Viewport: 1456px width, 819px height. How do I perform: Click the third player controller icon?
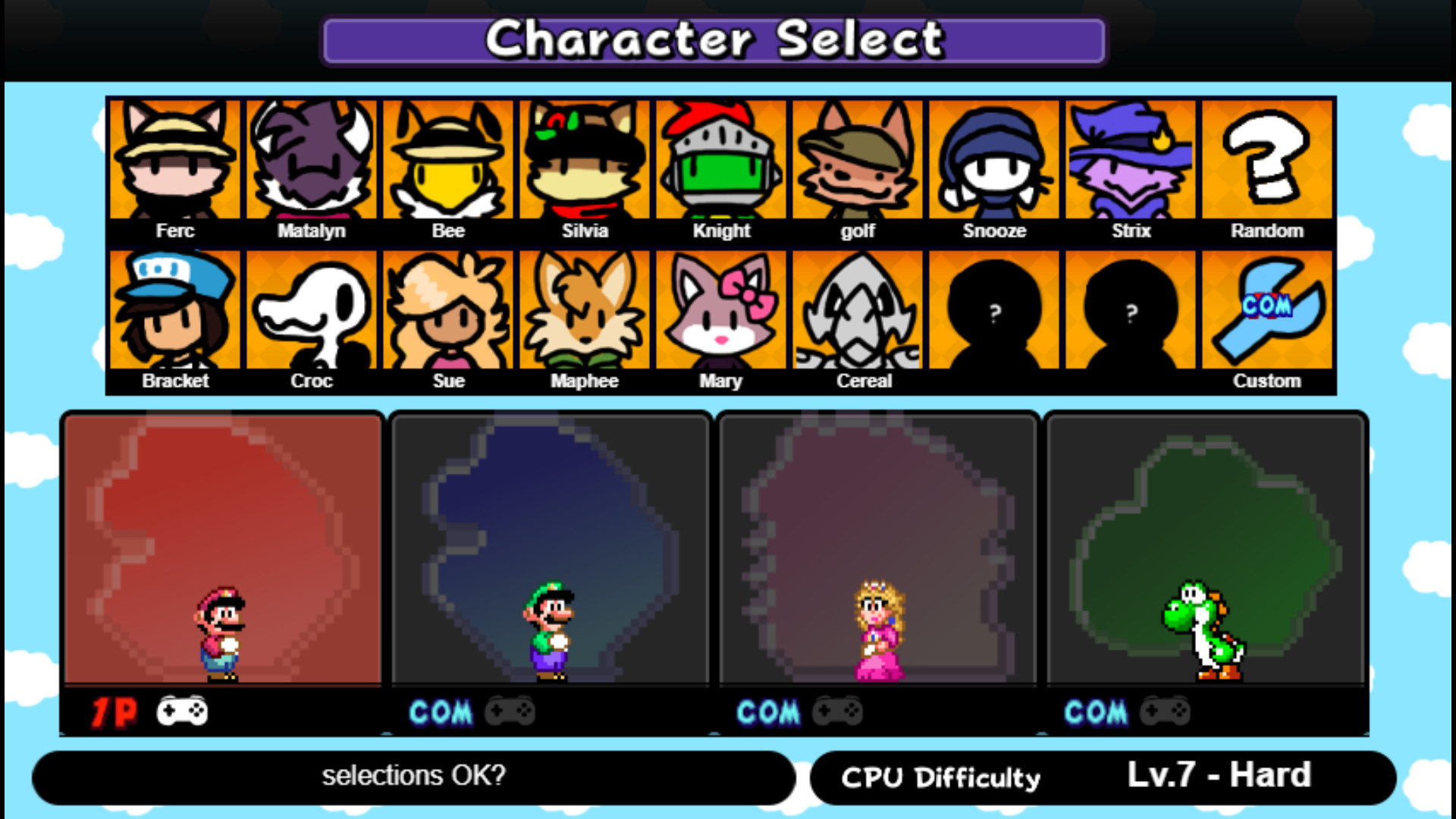coord(837,711)
